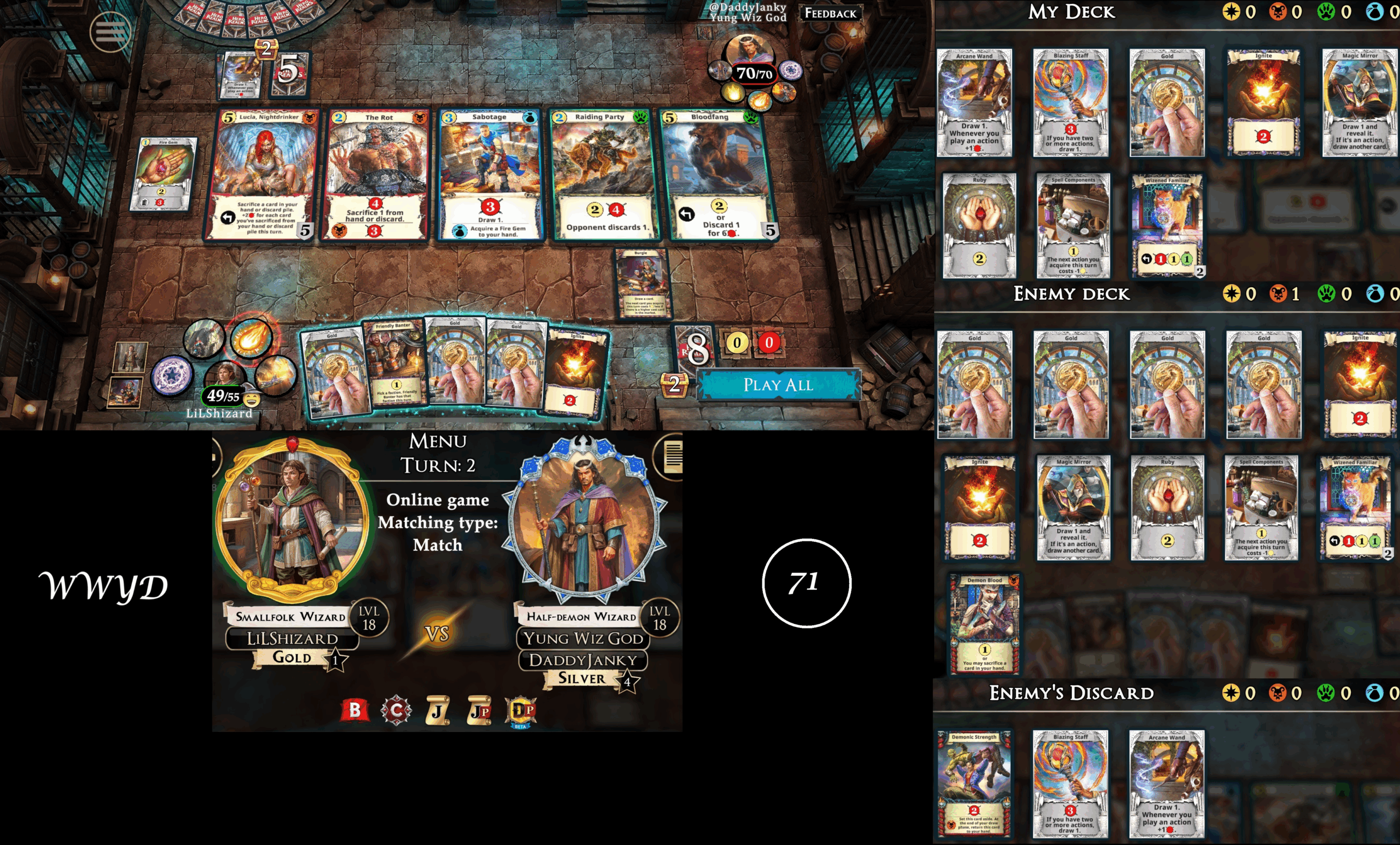View Demonic Strength in Enemy's Discard
This screenshot has height=845, width=1400.
pos(974,783)
